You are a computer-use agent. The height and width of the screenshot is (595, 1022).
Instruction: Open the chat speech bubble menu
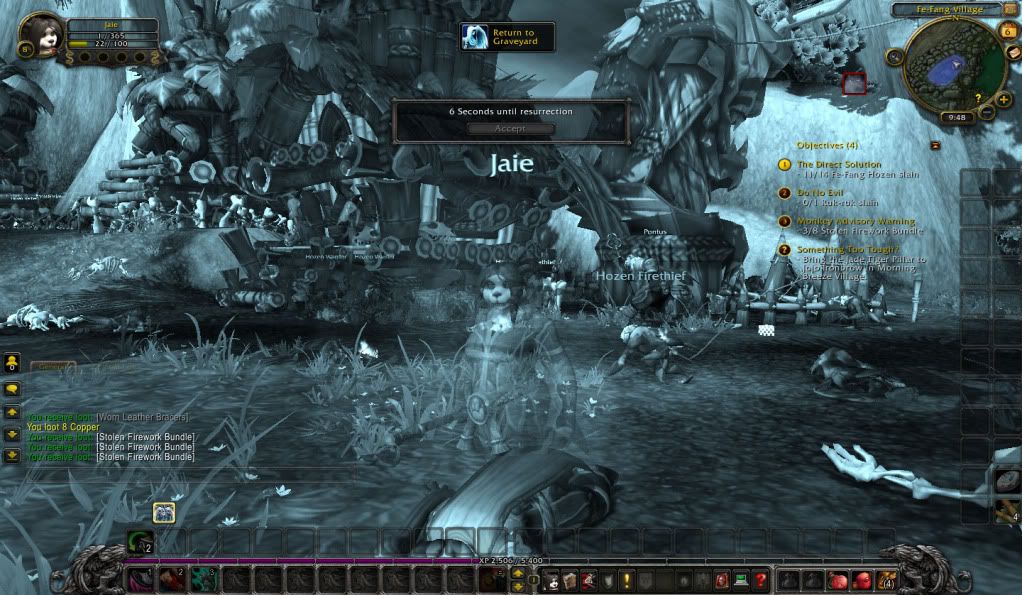pyautogui.click(x=12, y=389)
